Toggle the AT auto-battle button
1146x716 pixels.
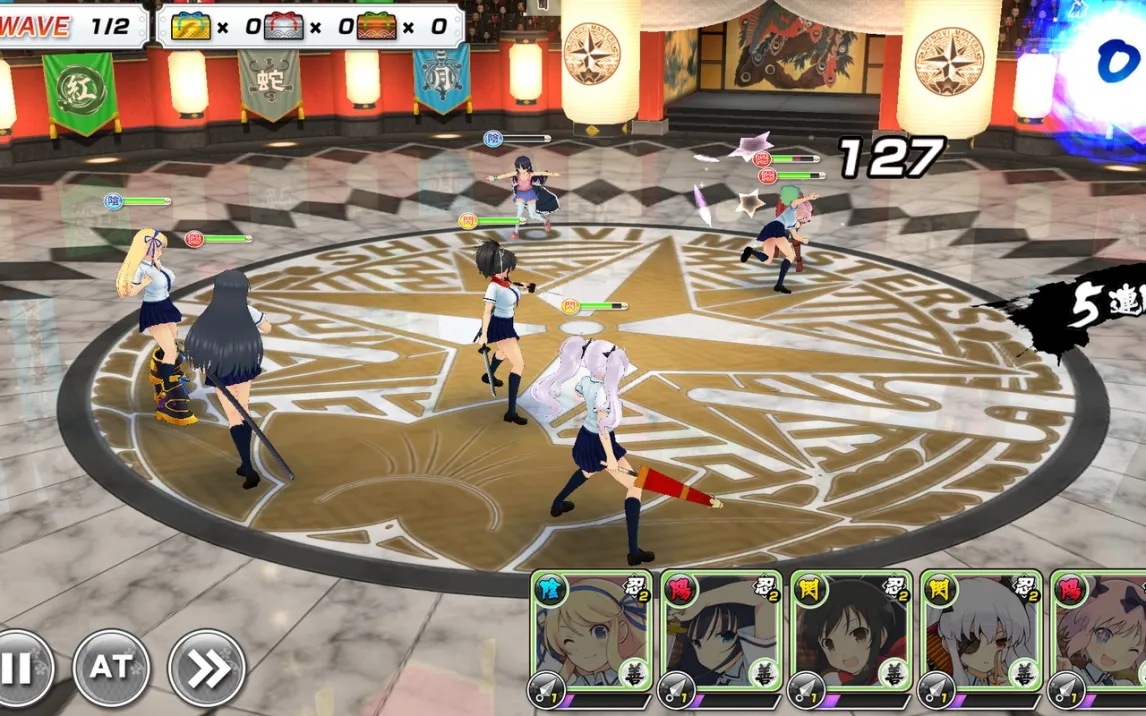click(111, 668)
